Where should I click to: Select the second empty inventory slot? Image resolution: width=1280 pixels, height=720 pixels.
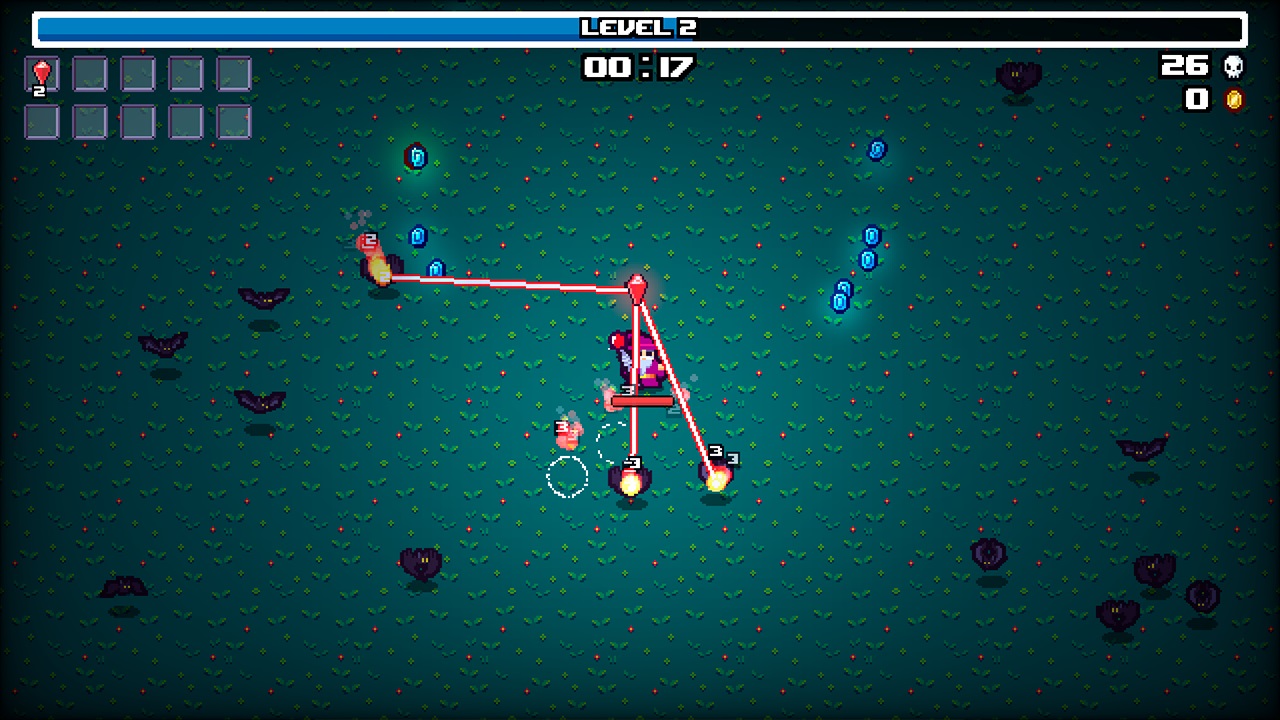[90, 75]
